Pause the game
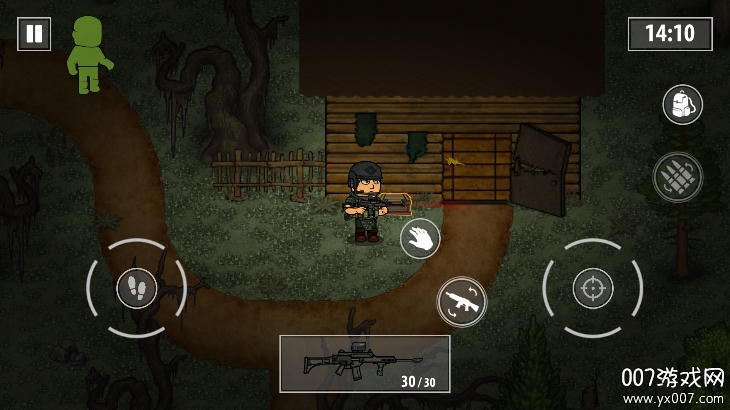Image resolution: width=730 pixels, height=410 pixels. tap(34, 33)
